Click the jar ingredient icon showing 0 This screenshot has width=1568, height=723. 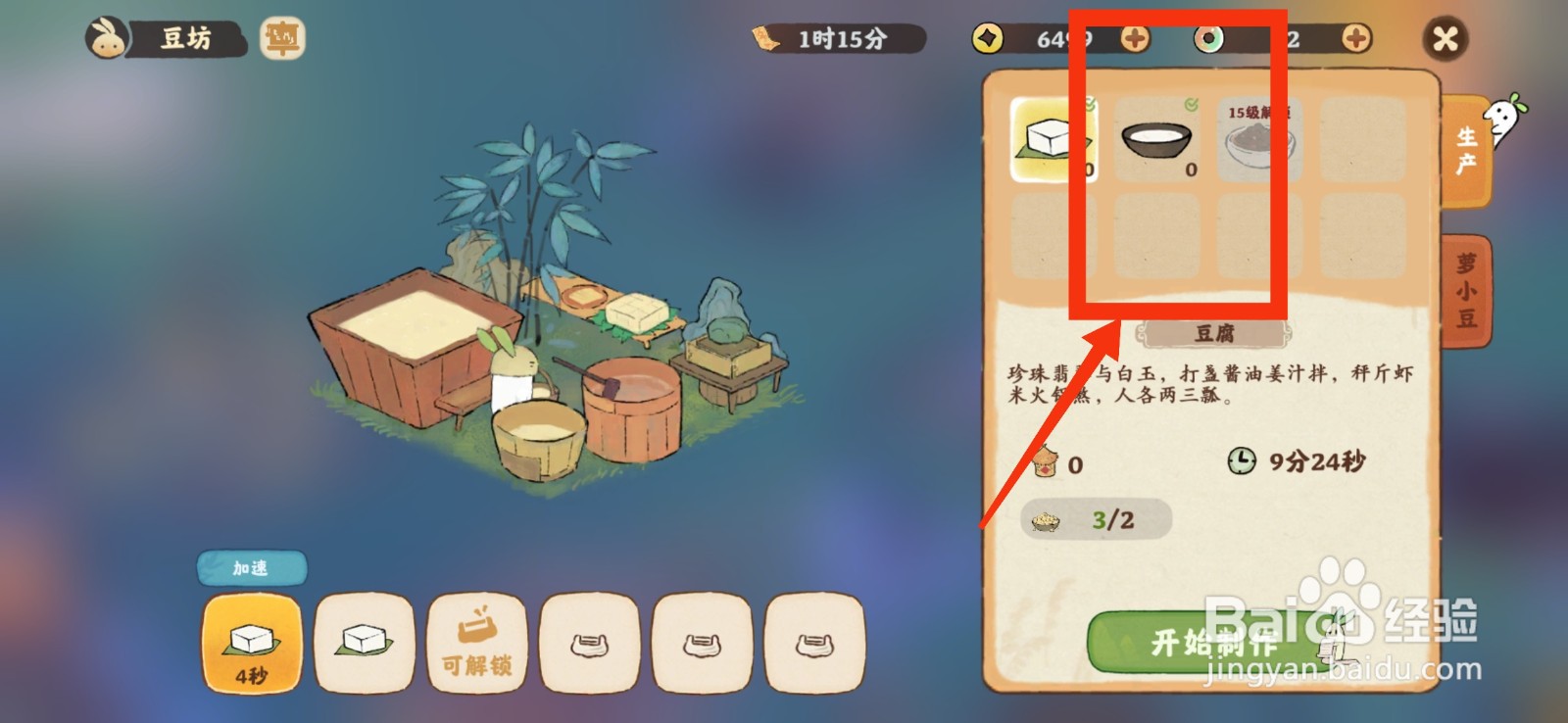click(x=1048, y=458)
